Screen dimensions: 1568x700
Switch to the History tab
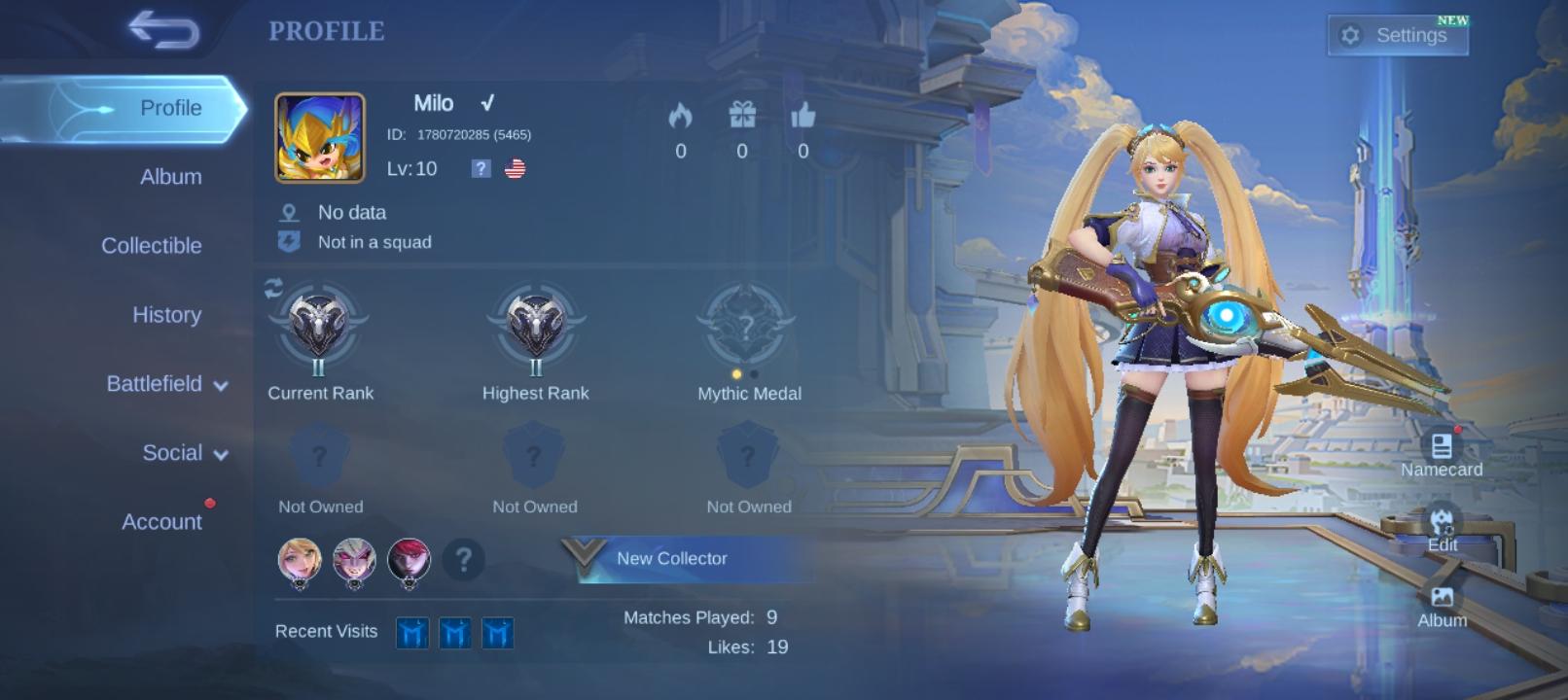tap(166, 315)
